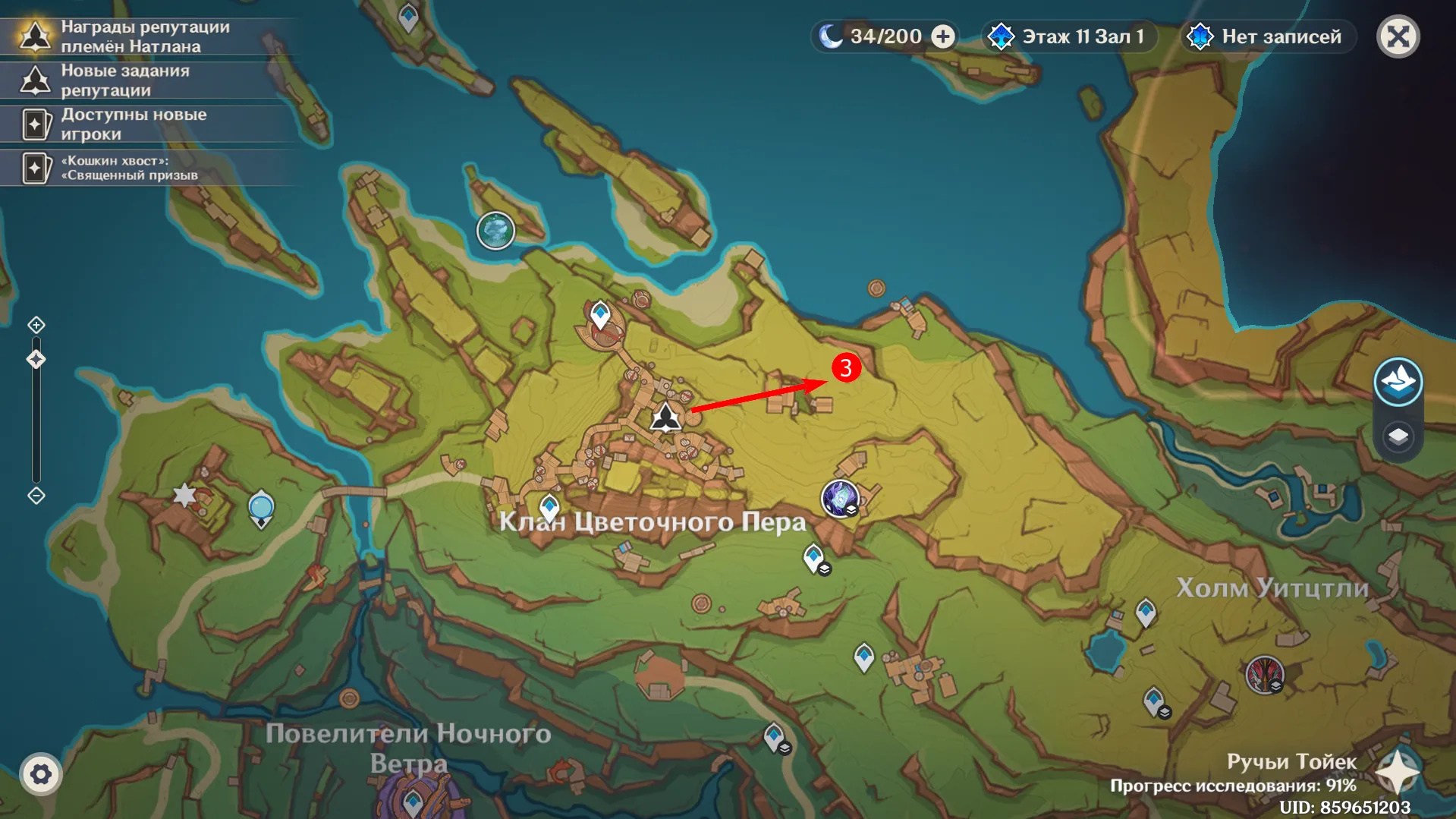Viewport: 1456px width, 819px height.
Task: Select the red masked boss marker
Action: [1264, 674]
